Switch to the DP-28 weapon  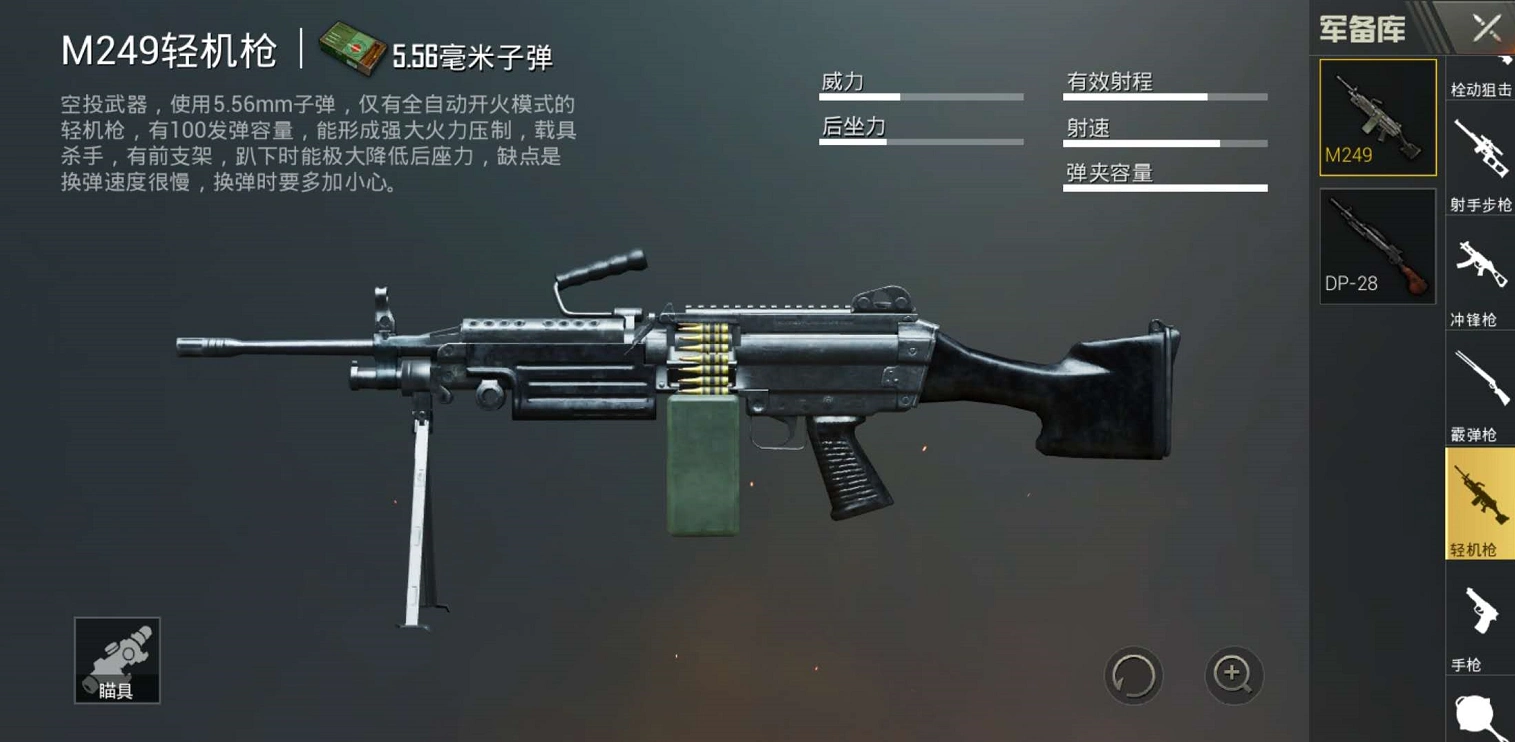pyautogui.click(x=1377, y=245)
